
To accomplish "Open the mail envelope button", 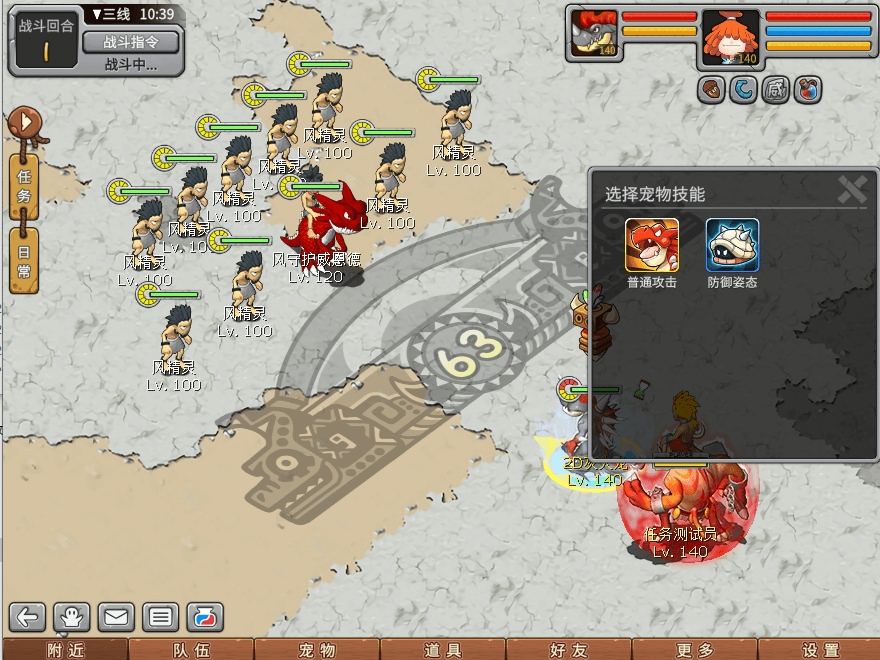I will point(116,617).
